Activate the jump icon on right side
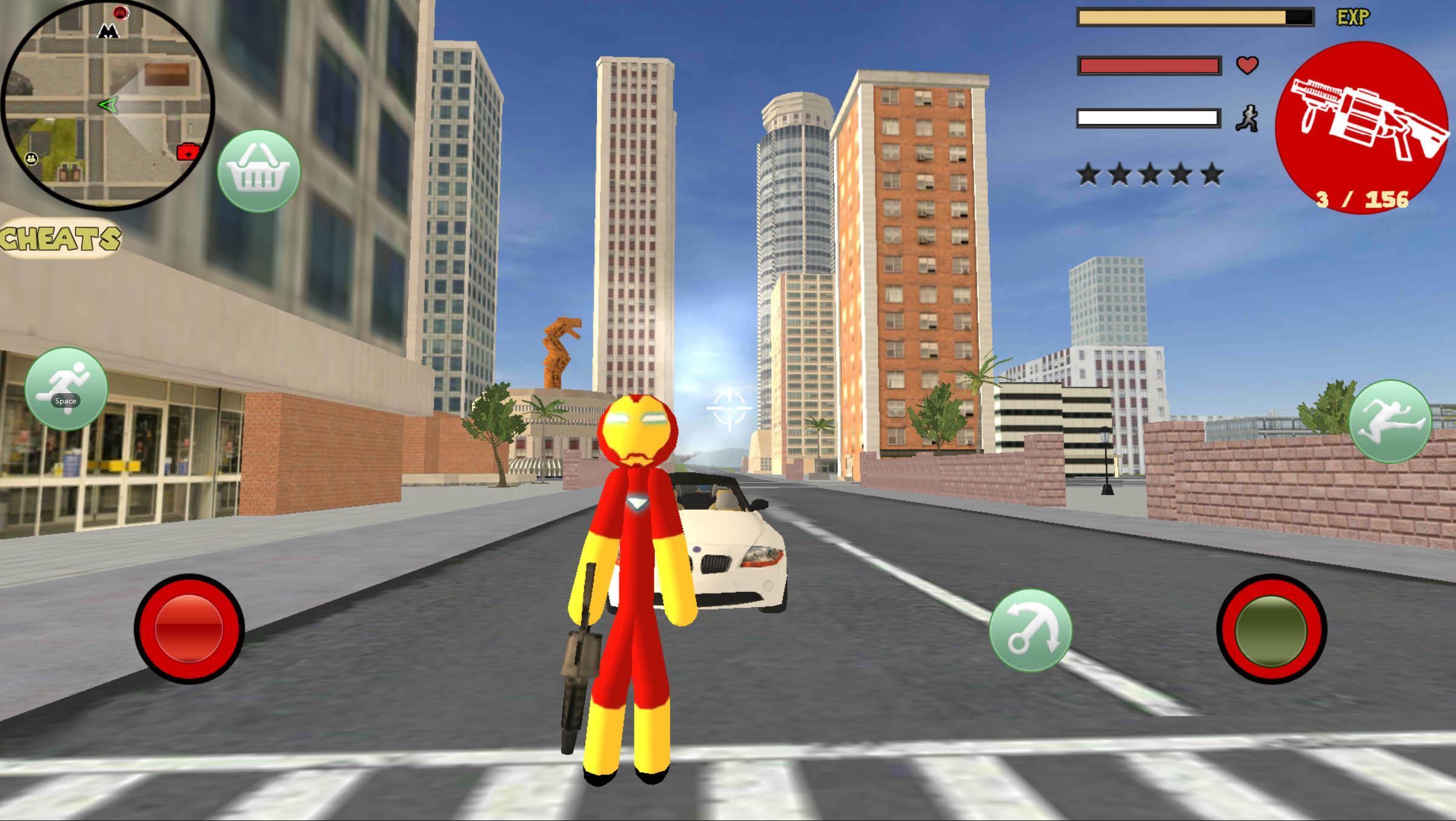The image size is (1456, 821). (x=1390, y=424)
